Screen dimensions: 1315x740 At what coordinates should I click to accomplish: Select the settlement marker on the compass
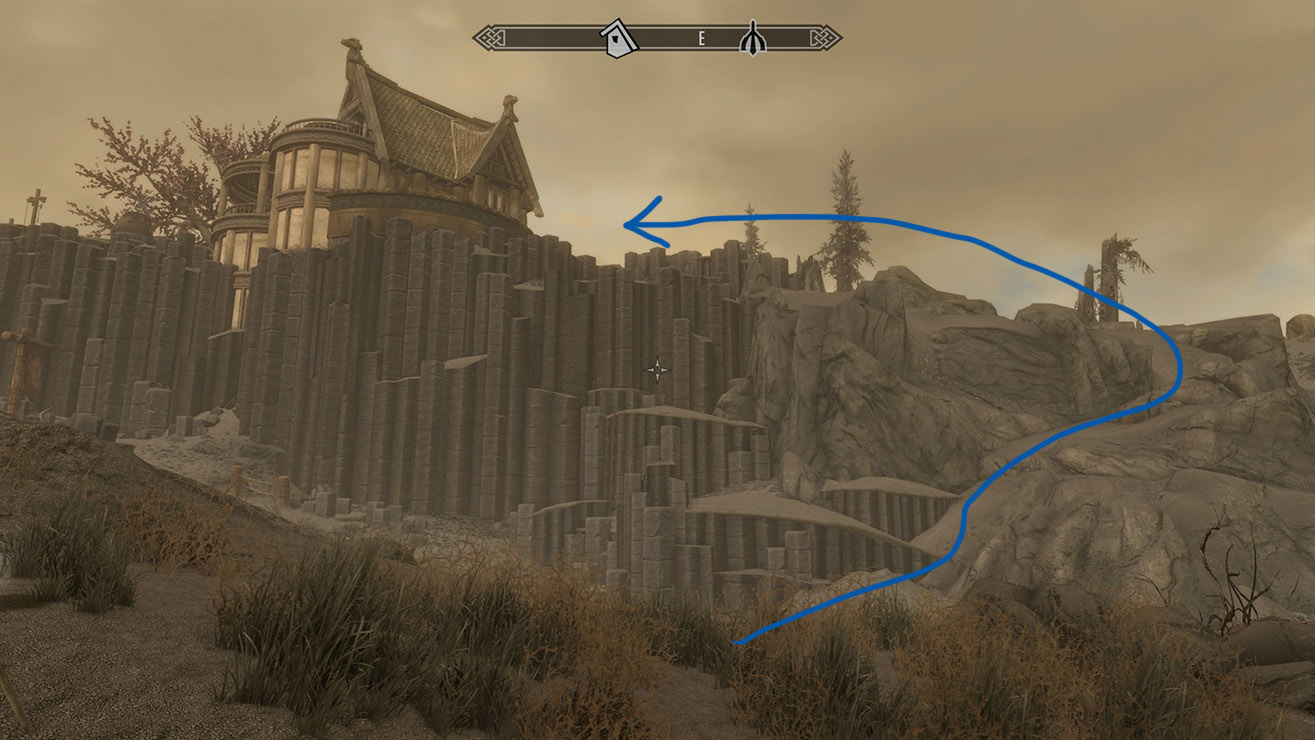[617, 38]
